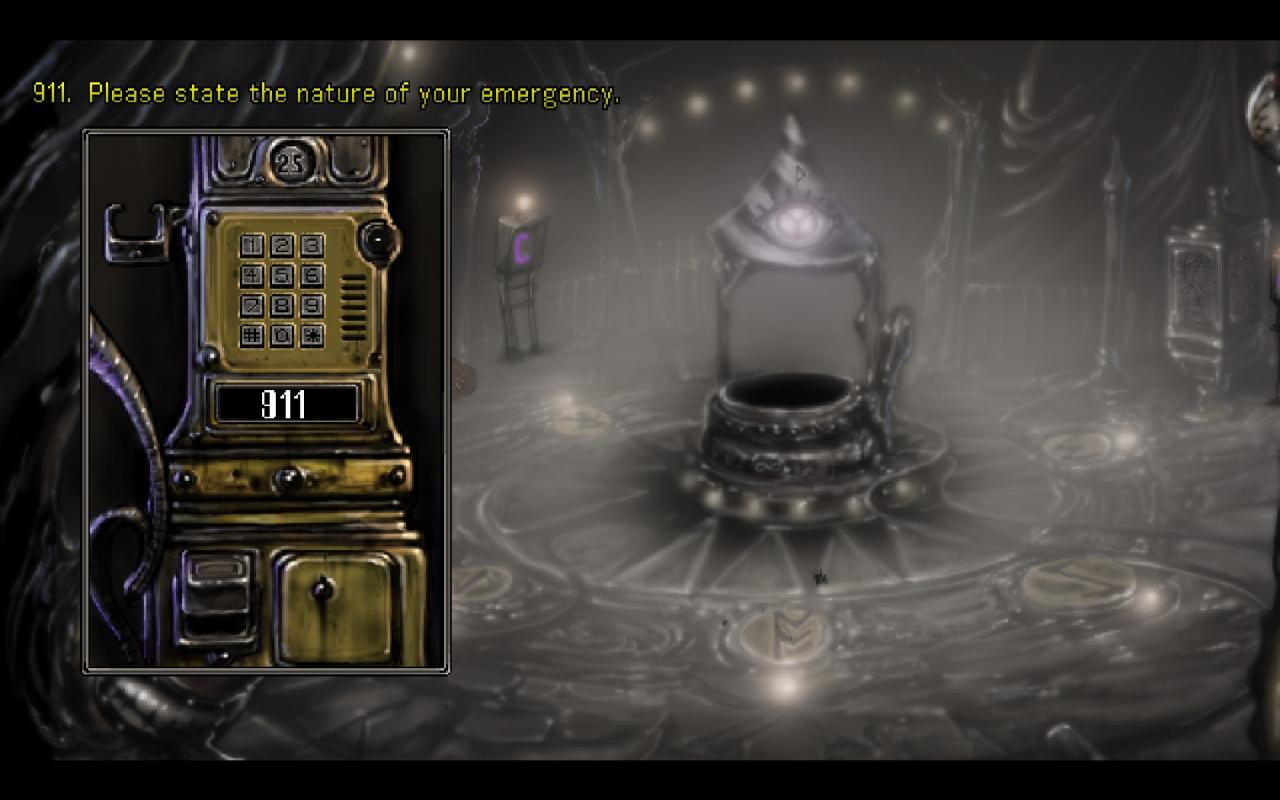
Task: Choose the 8 key on the keypad
Action: [282, 305]
